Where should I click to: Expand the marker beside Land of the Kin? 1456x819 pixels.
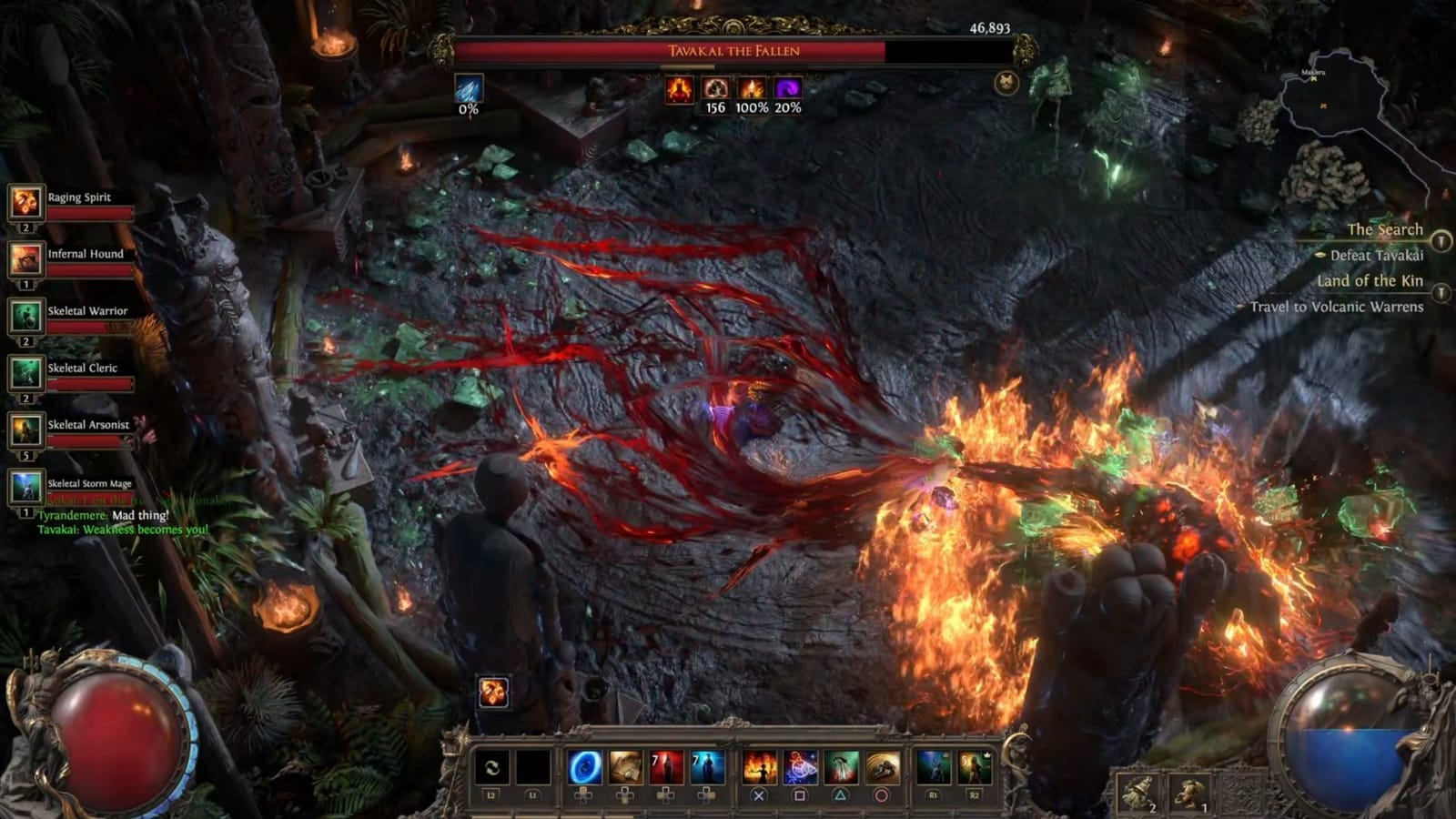(1439, 293)
